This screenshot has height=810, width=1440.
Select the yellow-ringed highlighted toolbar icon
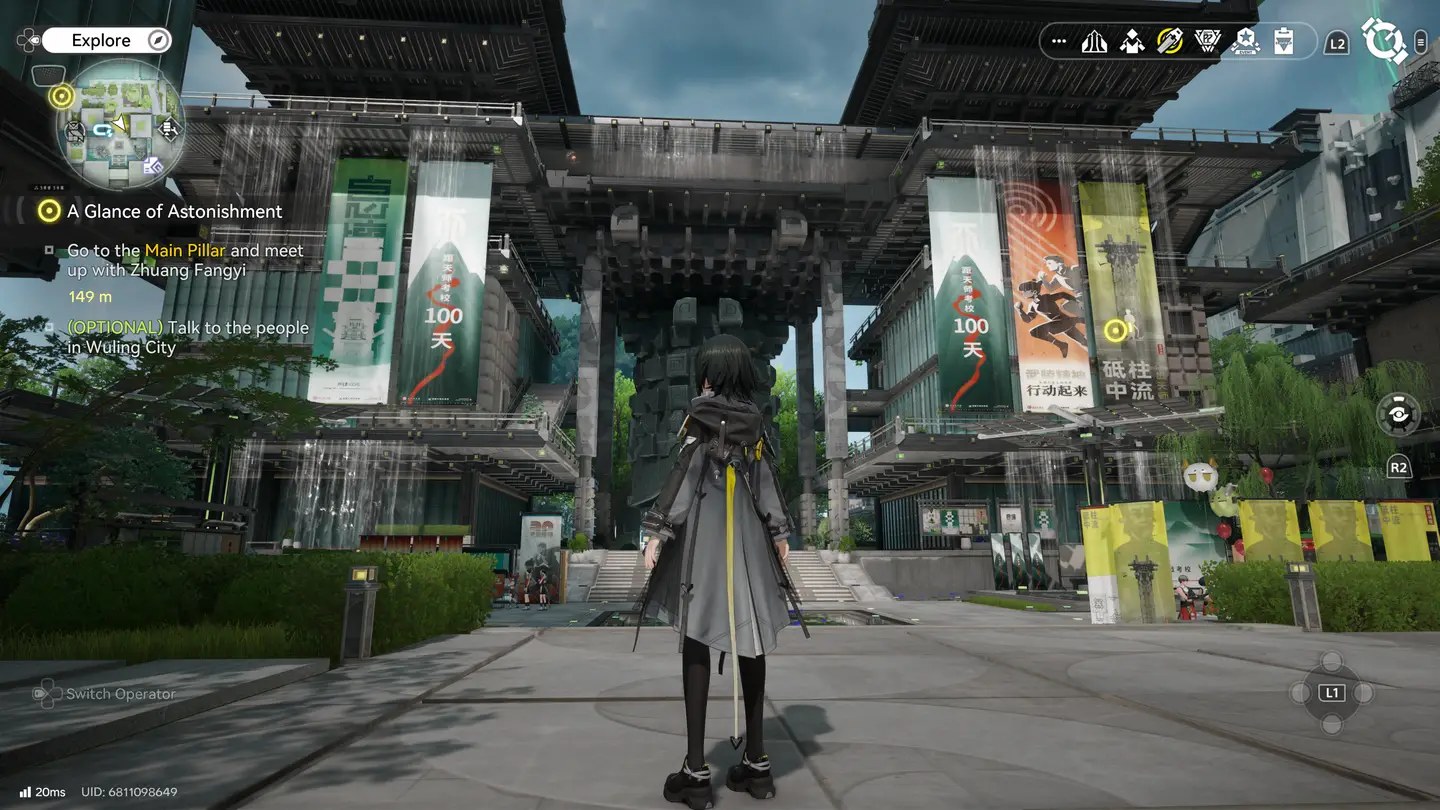tap(1170, 42)
